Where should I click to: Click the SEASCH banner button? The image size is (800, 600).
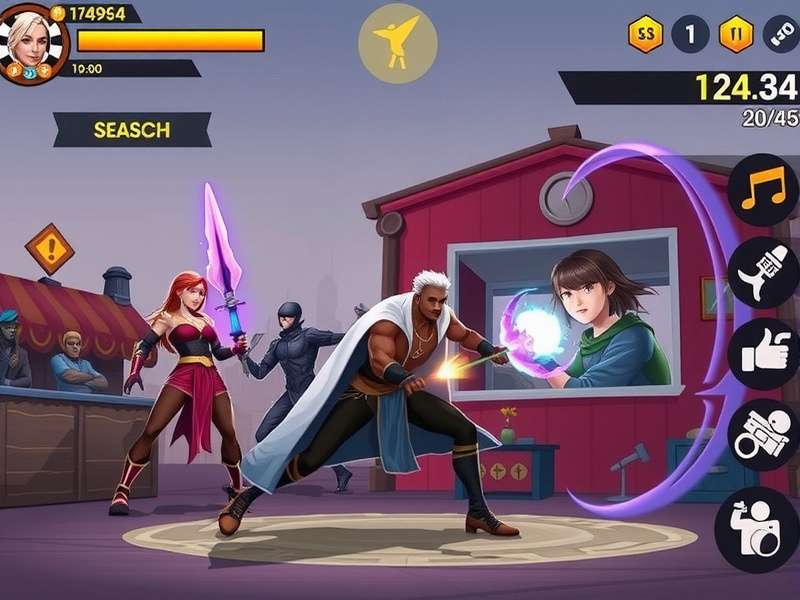(x=132, y=130)
